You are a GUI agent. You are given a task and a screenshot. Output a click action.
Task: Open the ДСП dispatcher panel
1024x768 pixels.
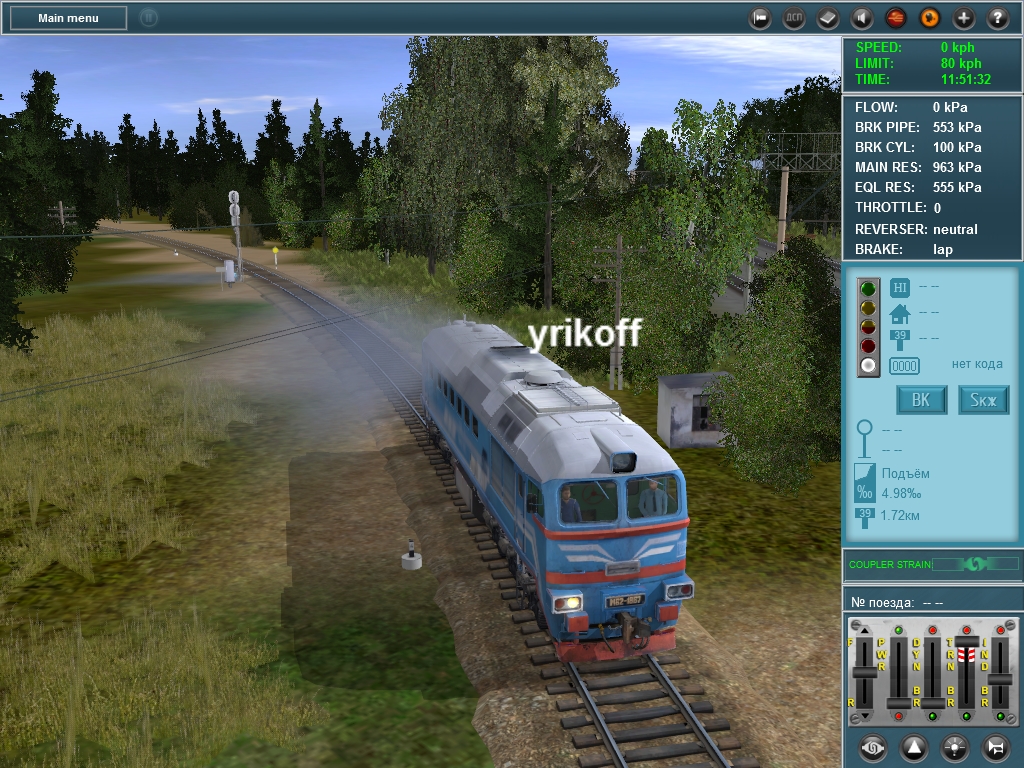tap(794, 18)
